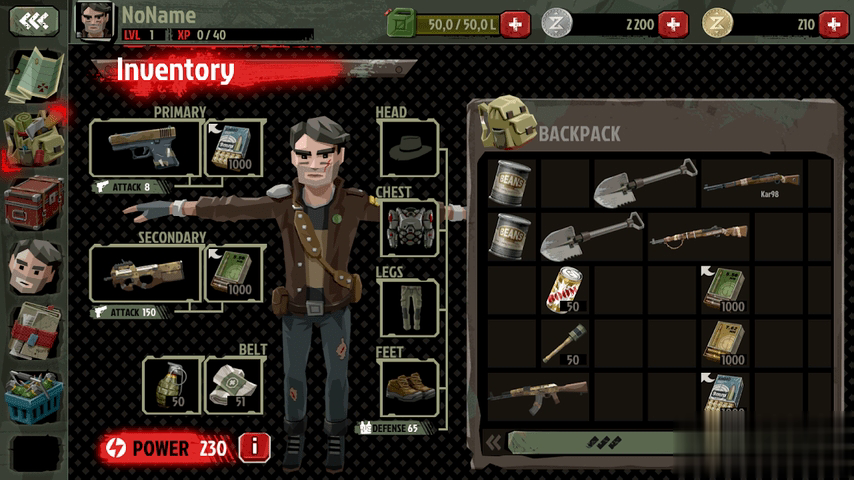Open the map from the sidebar
Viewport: 854px width, 480px height.
[34, 75]
